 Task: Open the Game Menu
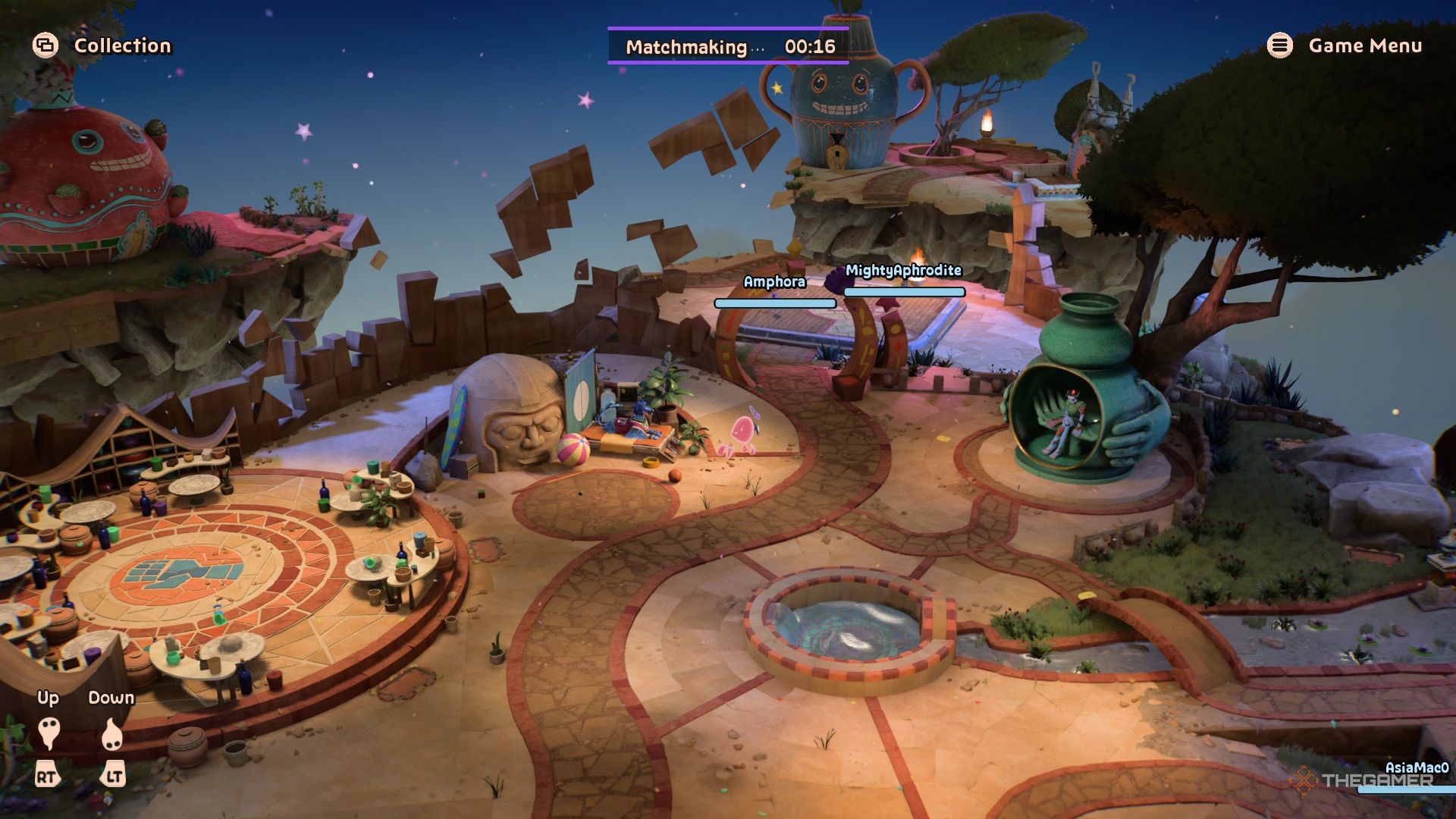click(1345, 45)
